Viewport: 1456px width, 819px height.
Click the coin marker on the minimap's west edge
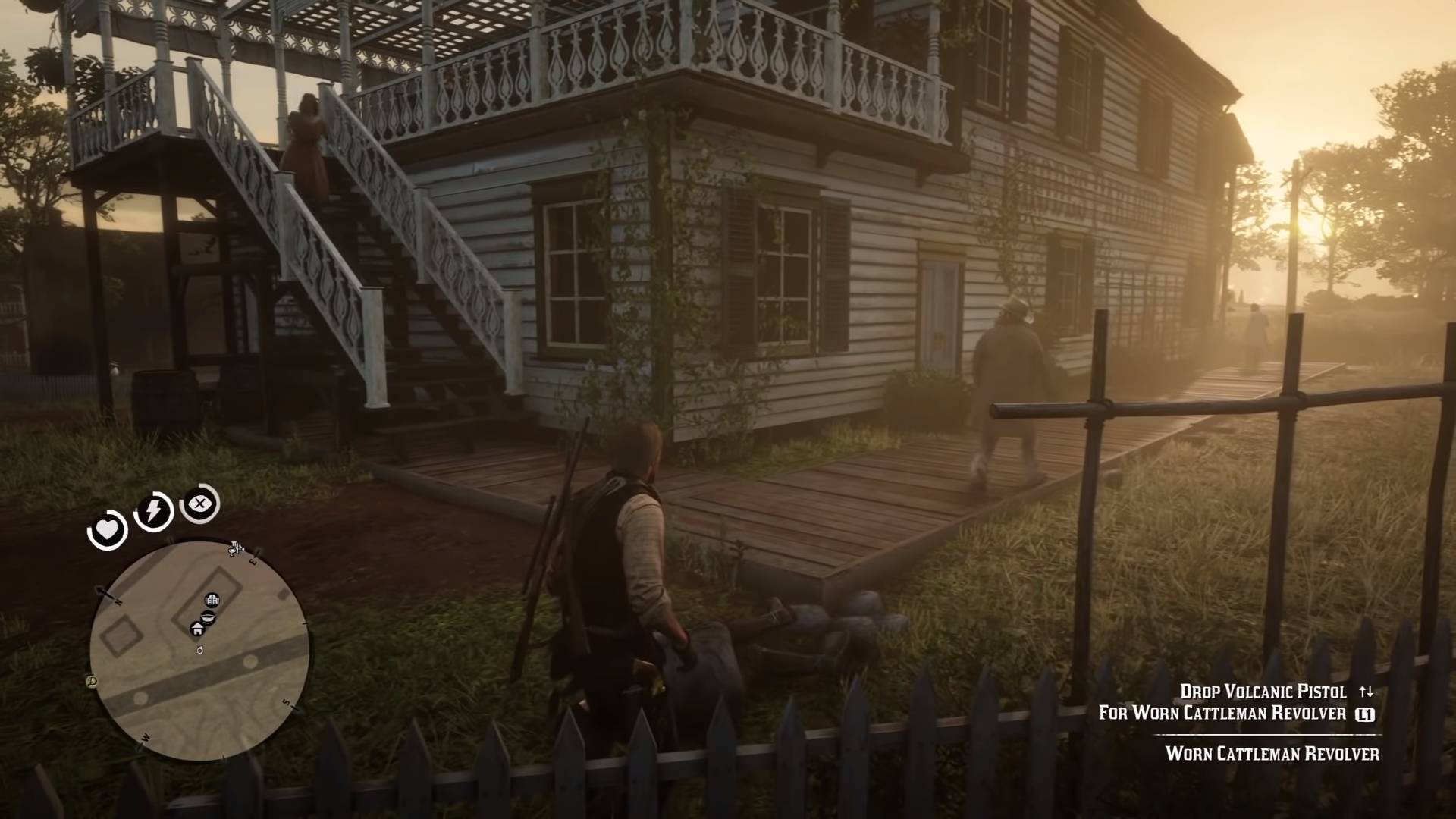[92, 681]
